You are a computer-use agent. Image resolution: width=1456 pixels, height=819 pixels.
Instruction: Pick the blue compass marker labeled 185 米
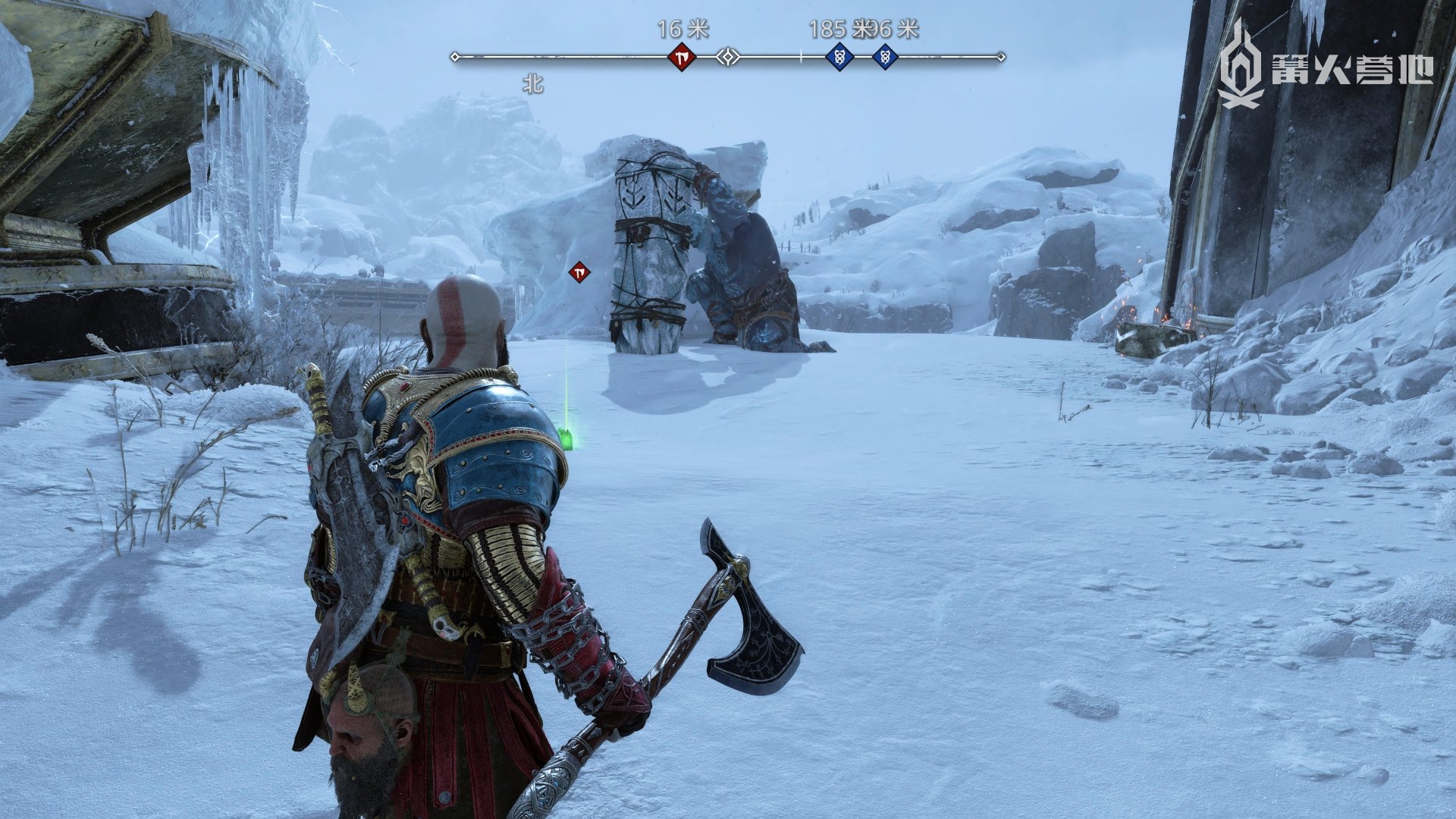click(839, 57)
